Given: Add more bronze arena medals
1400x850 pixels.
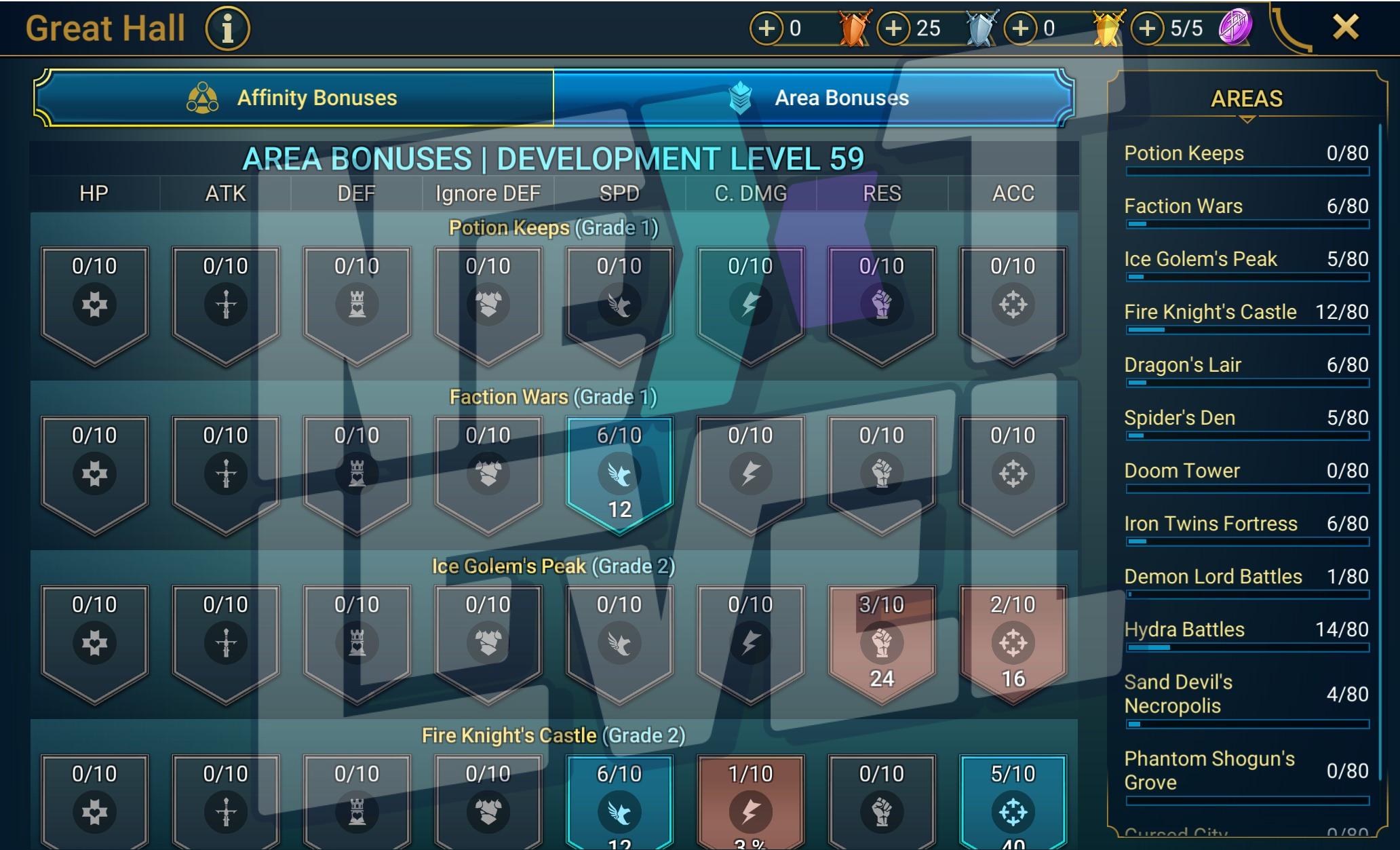Looking at the screenshot, I should tap(766, 28).
